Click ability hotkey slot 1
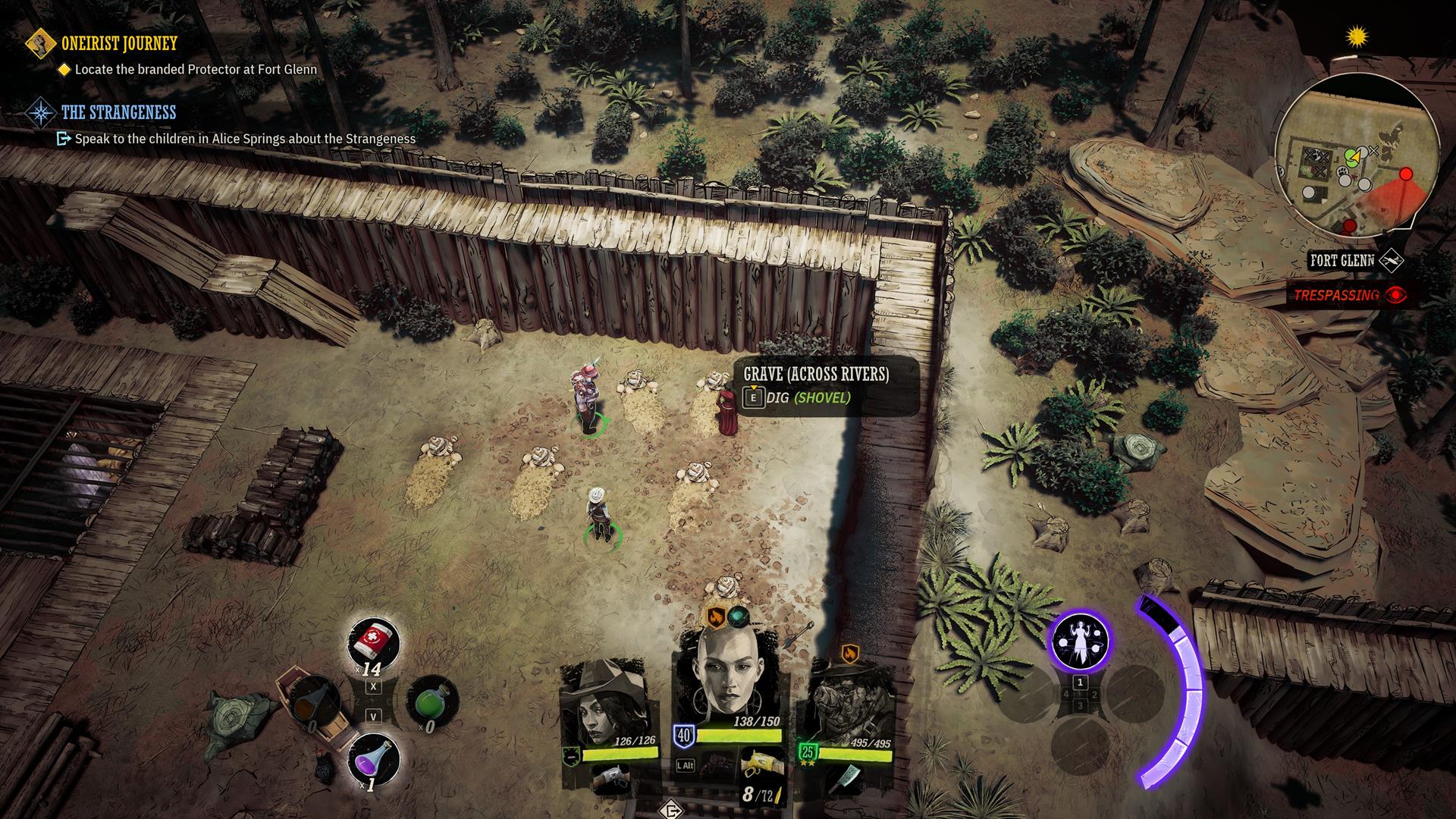 click(1081, 682)
